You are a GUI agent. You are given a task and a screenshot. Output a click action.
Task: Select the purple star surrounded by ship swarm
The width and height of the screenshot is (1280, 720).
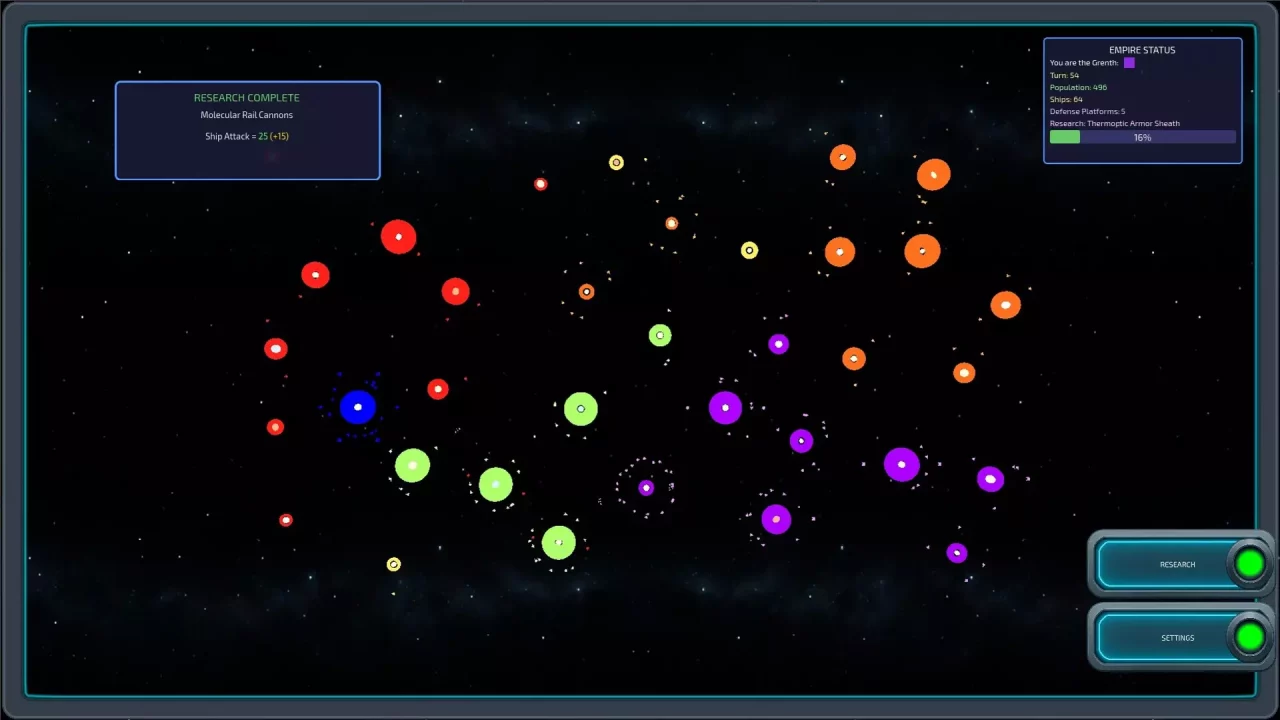pos(645,487)
